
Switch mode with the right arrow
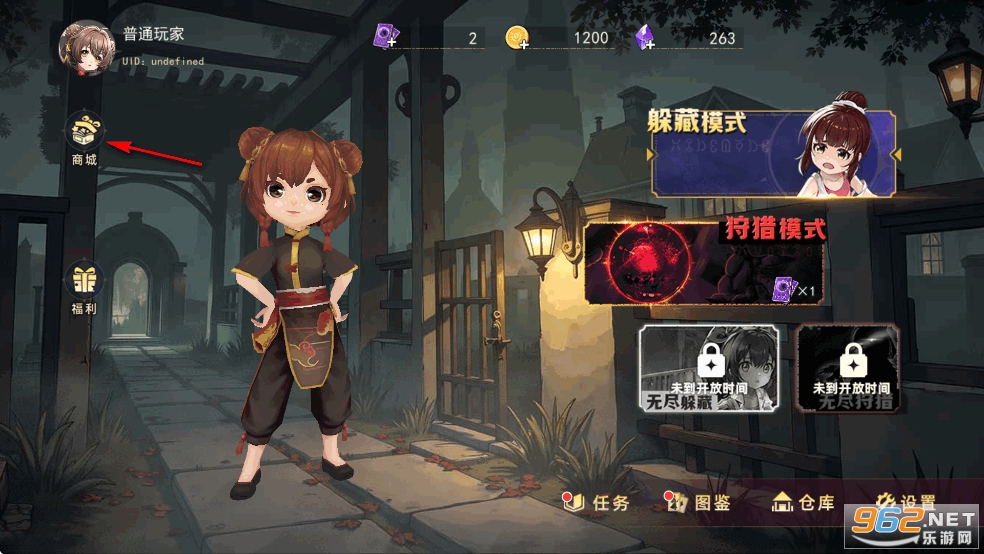pos(896,154)
